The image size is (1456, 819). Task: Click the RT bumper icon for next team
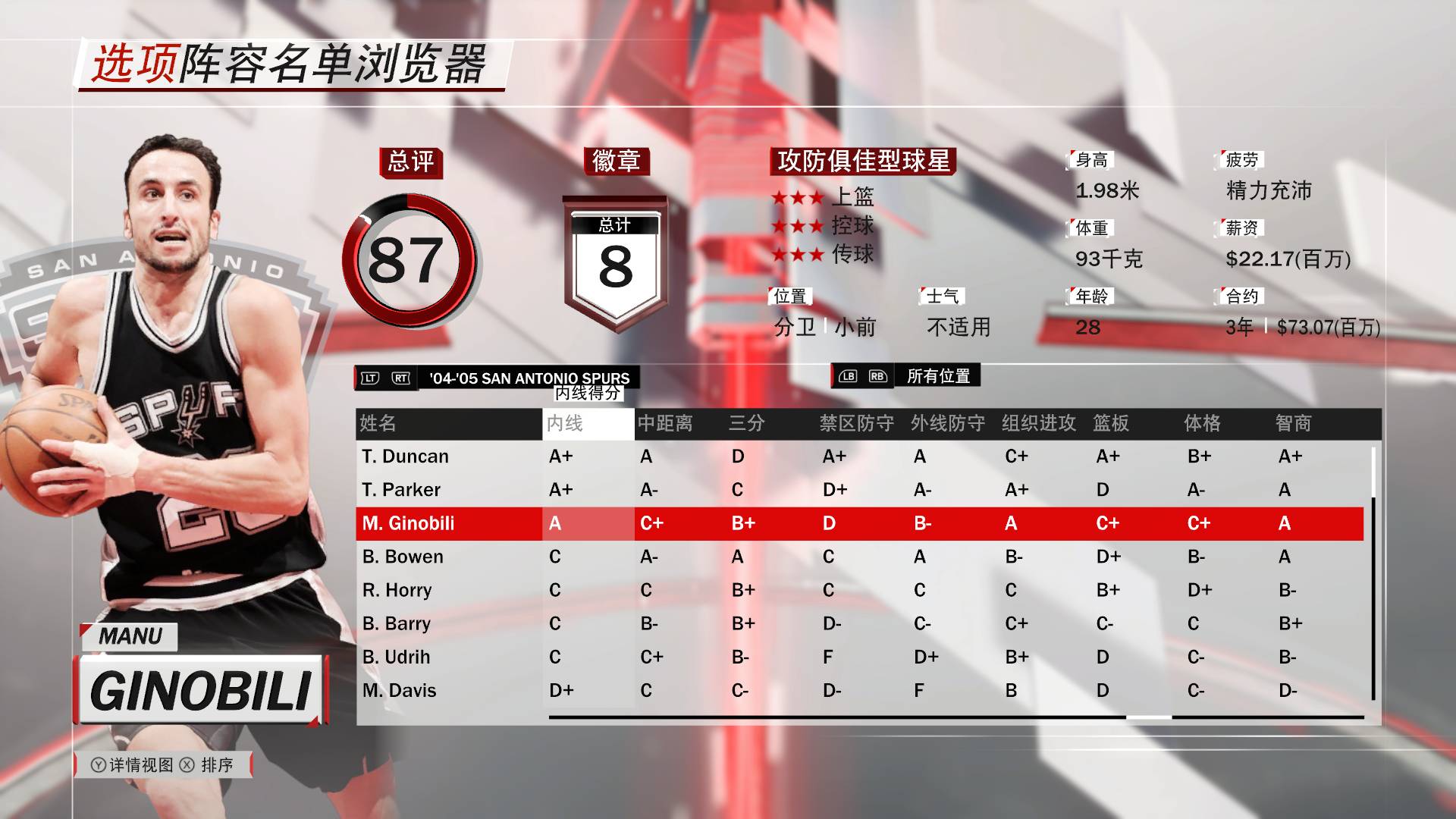400,378
